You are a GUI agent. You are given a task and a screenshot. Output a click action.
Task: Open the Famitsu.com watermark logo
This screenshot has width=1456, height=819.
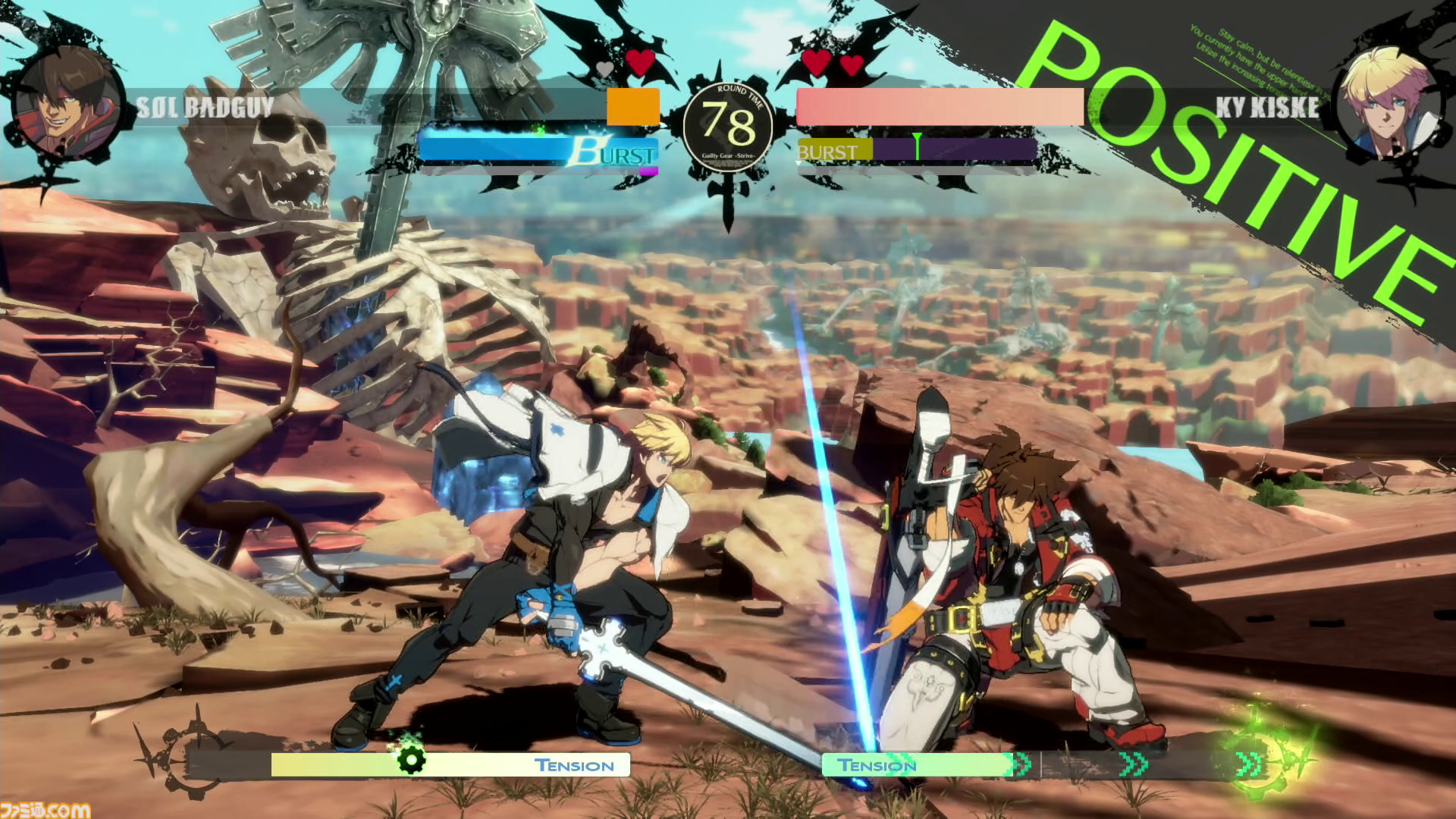[45, 808]
